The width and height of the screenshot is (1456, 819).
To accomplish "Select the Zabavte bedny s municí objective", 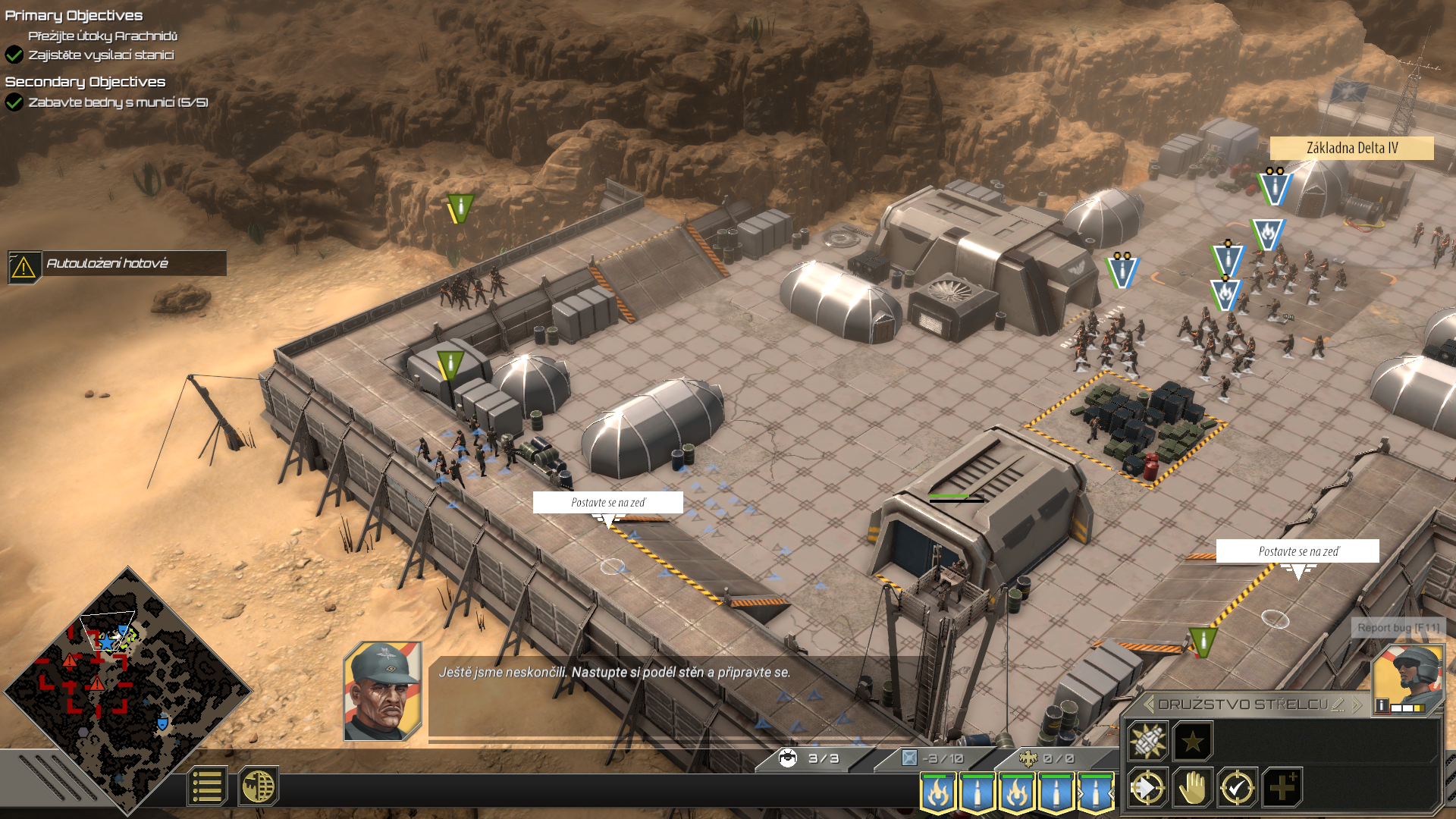I will tap(118, 102).
